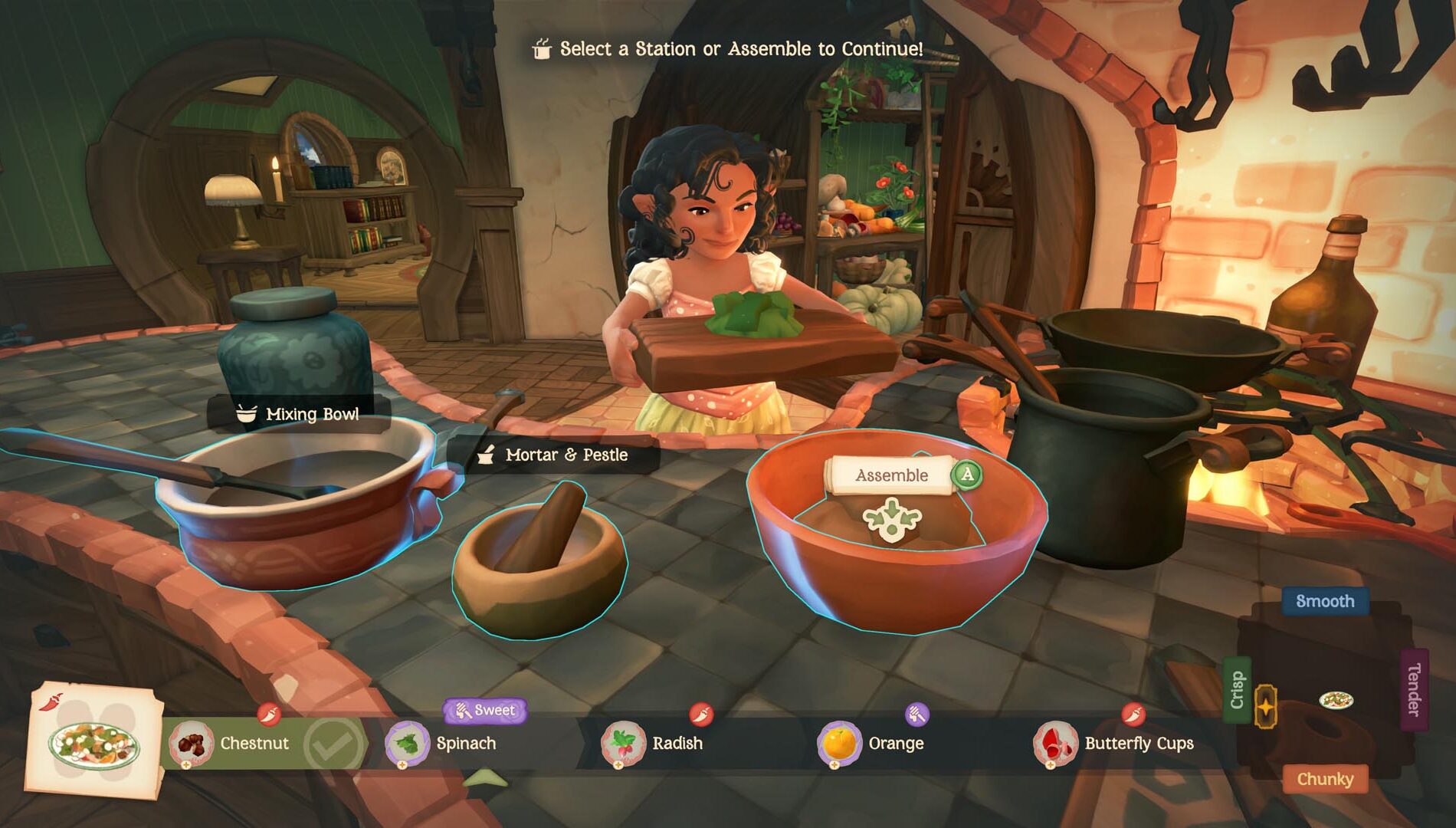This screenshot has height=828, width=1456.
Task: Click the plus badge under Spinach
Action: [x=402, y=766]
